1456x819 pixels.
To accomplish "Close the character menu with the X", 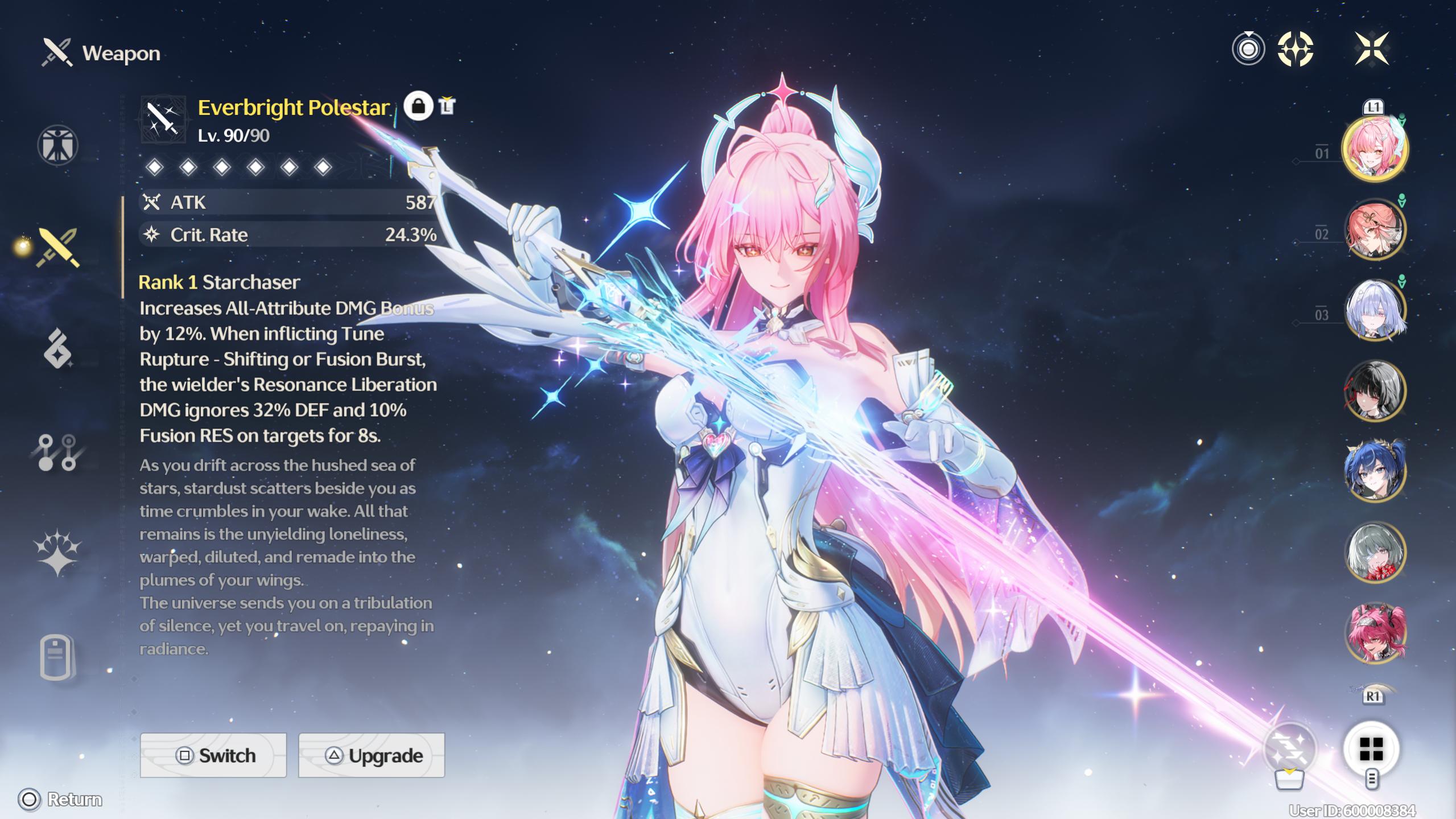I will pyautogui.click(x=1372, y=48).
